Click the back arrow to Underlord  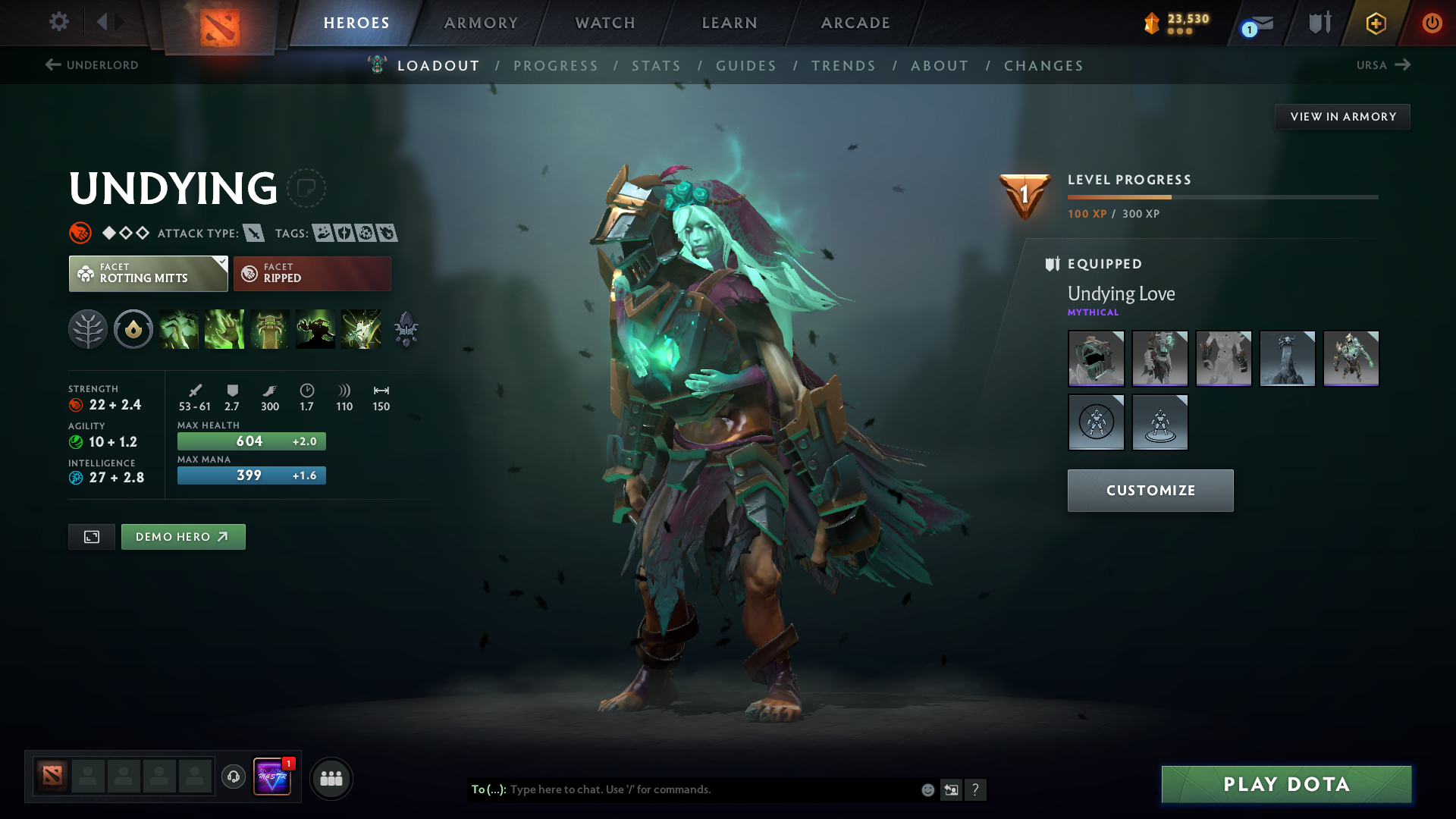[52, 65]
